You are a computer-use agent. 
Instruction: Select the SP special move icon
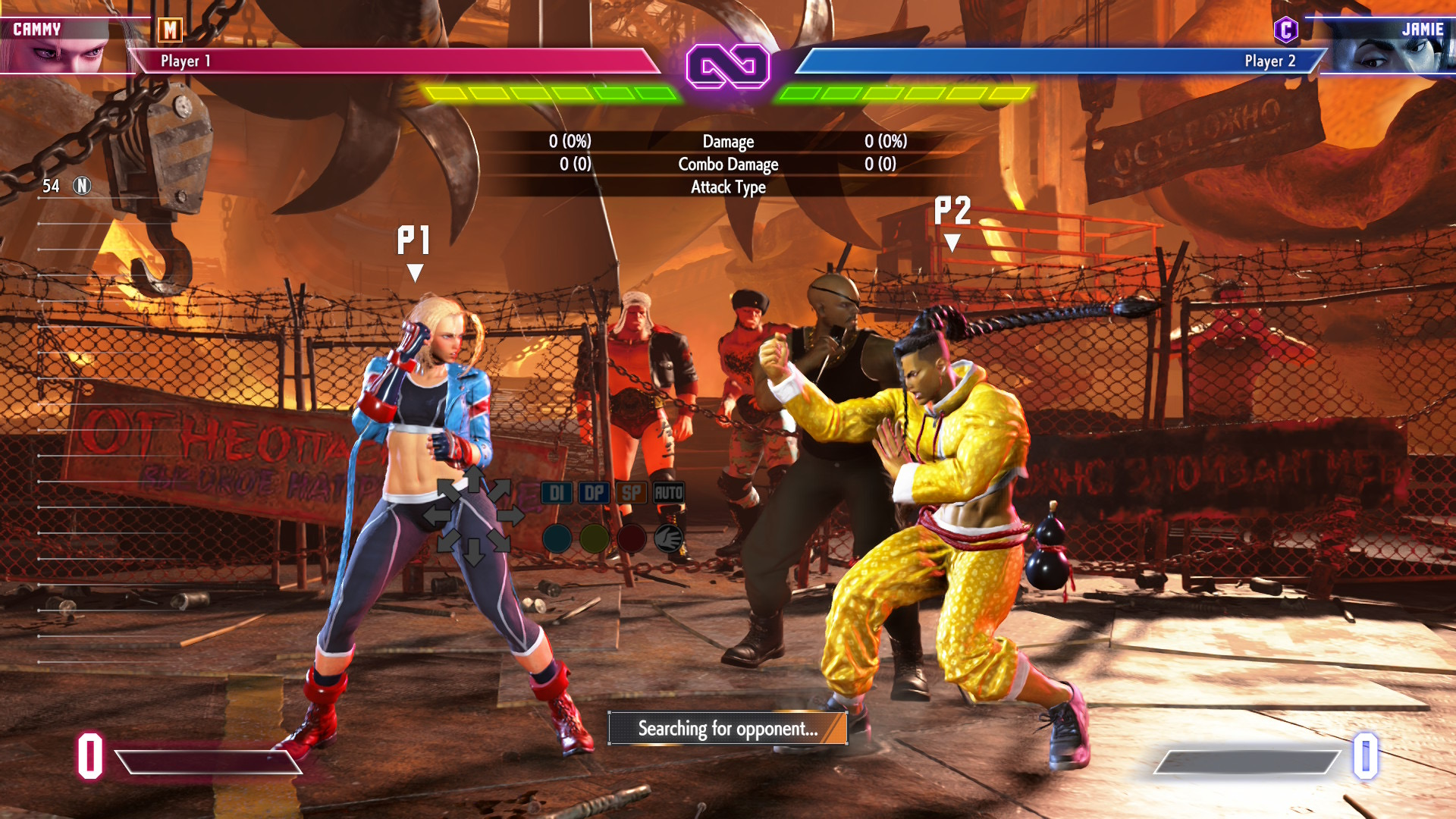632,492
